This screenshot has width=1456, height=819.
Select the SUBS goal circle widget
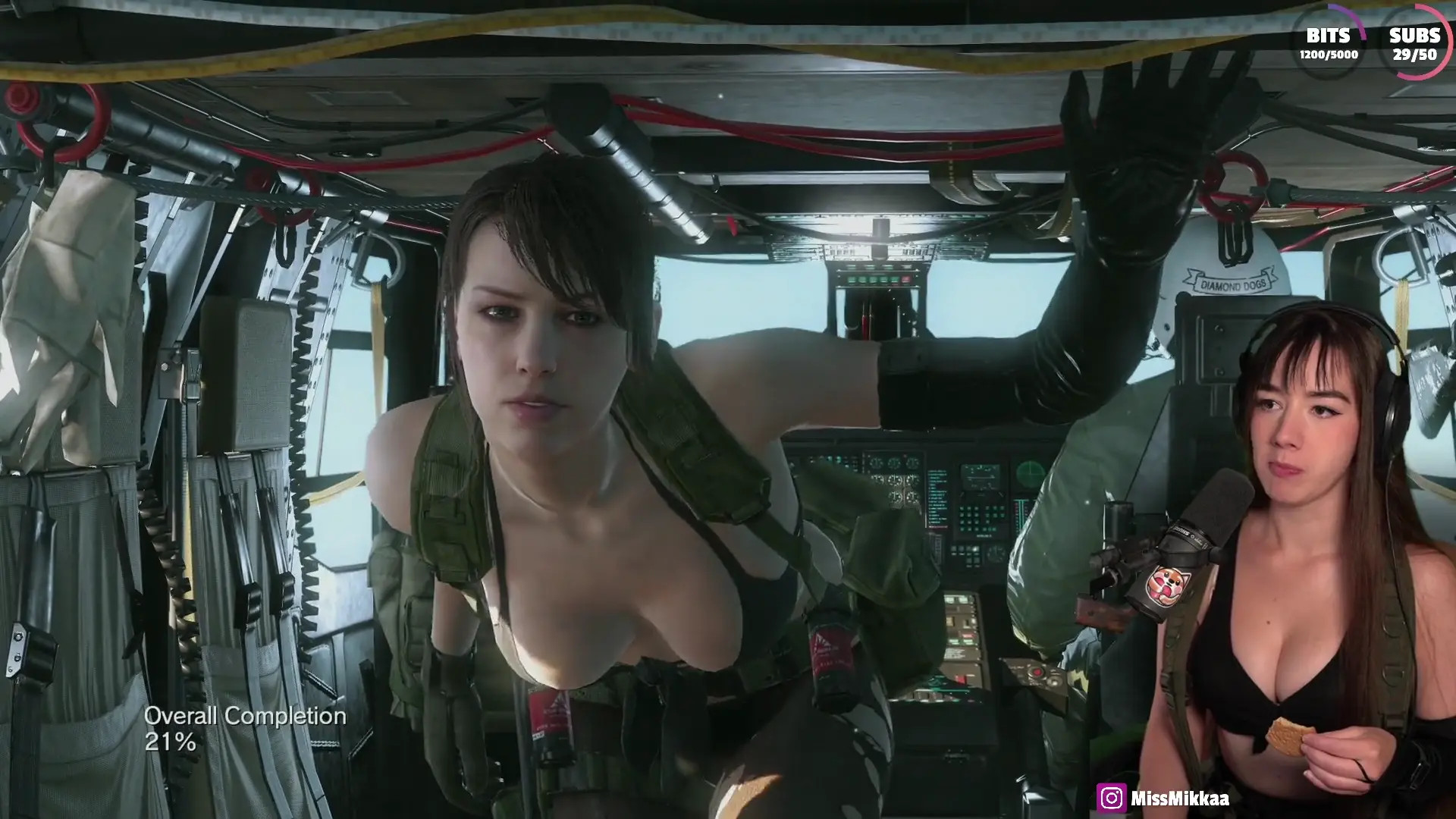click(1414, 44)
